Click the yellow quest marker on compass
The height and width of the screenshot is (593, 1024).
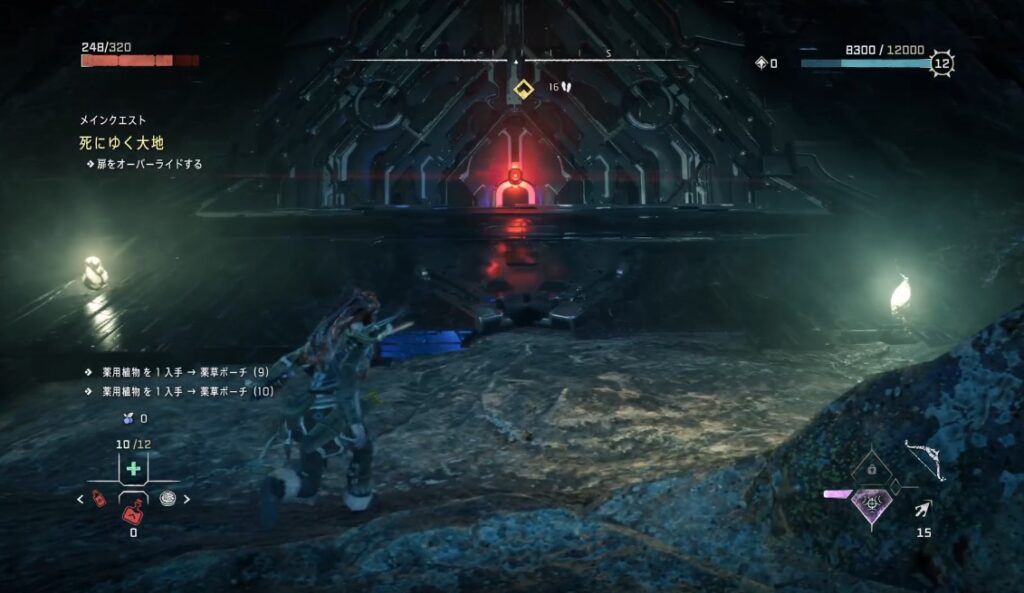(521, 89)
